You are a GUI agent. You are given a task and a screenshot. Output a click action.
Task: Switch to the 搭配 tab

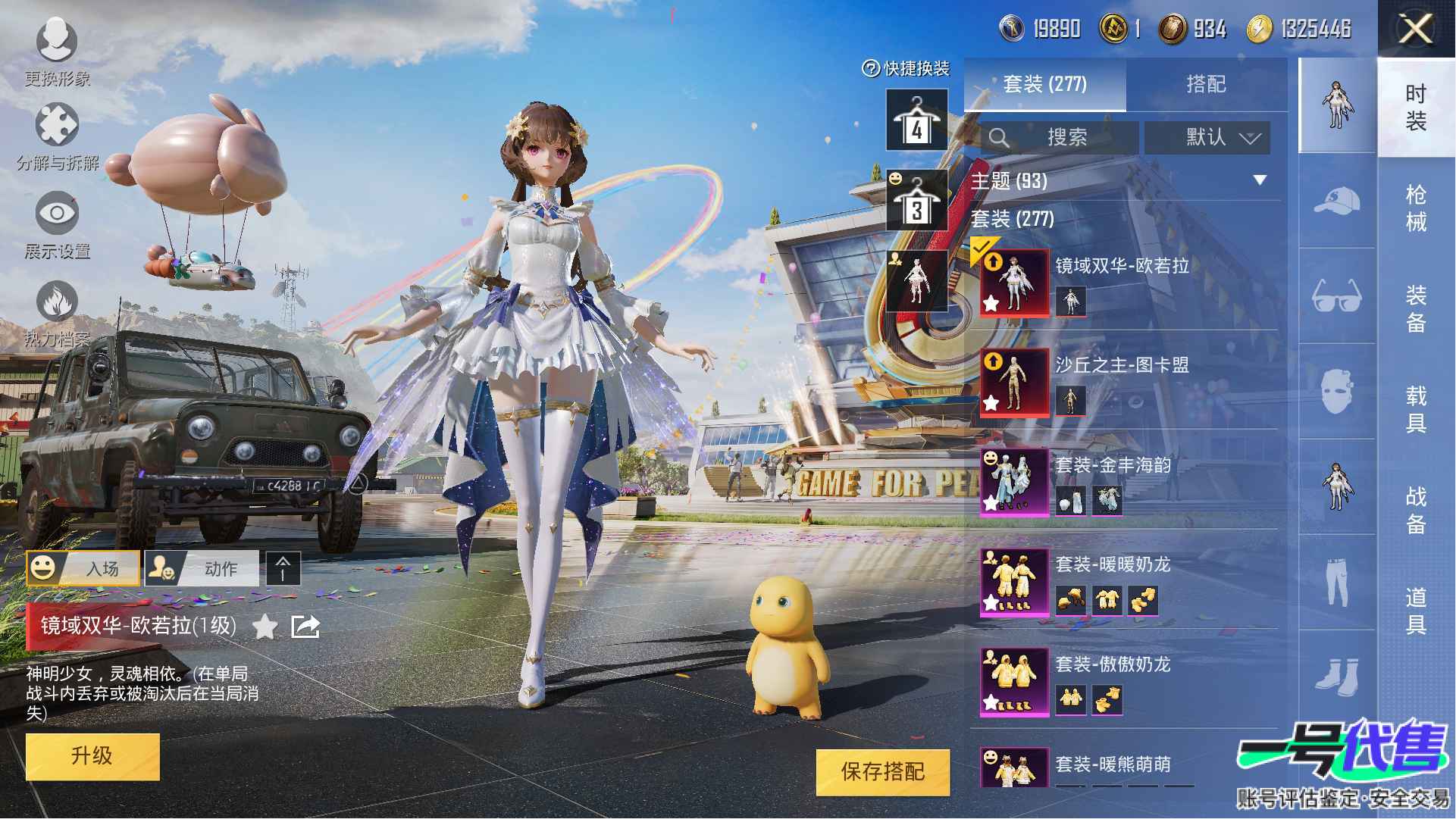pos(1205,84)
